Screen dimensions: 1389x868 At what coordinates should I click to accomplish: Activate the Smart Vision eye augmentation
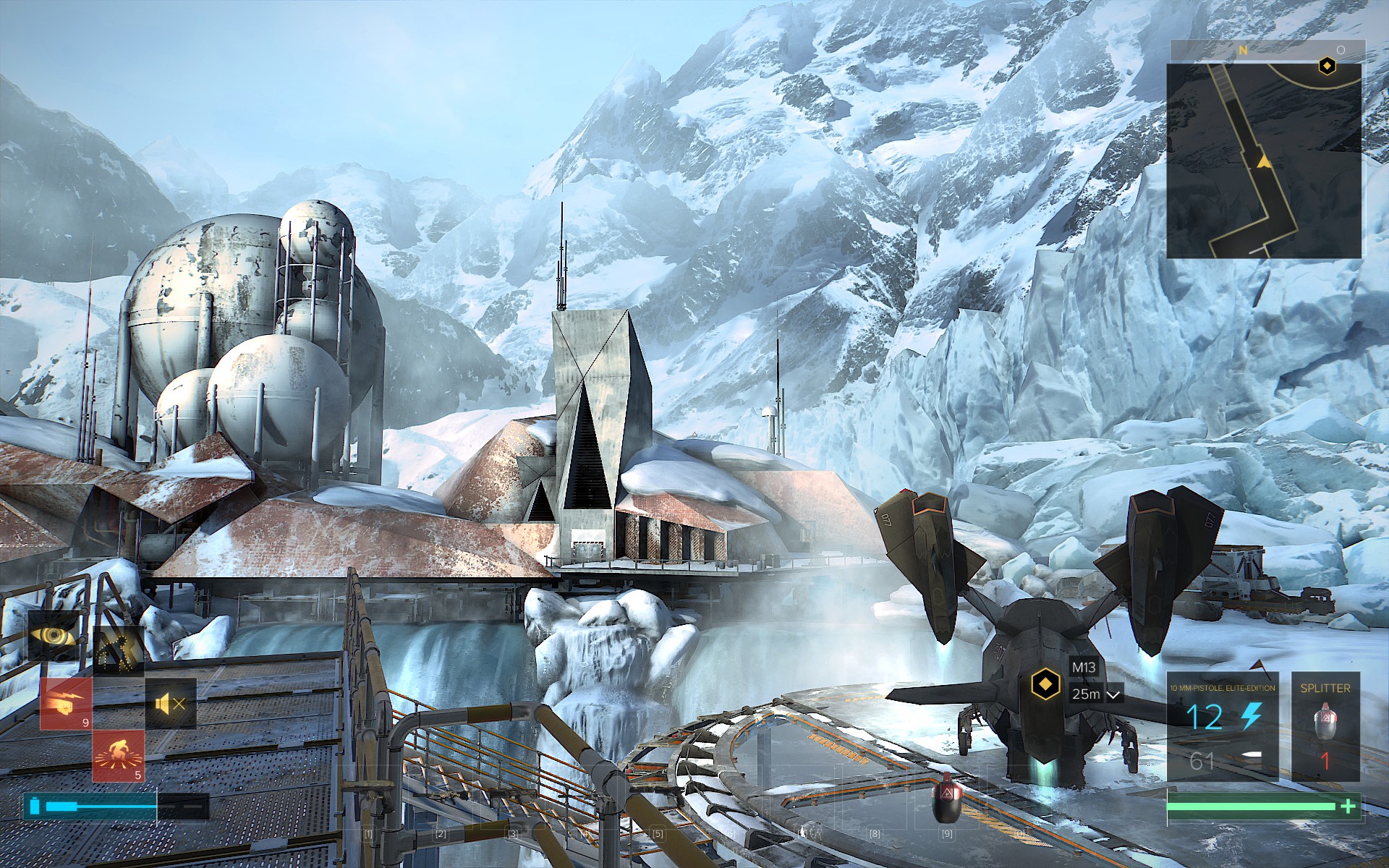coord(54,636)
